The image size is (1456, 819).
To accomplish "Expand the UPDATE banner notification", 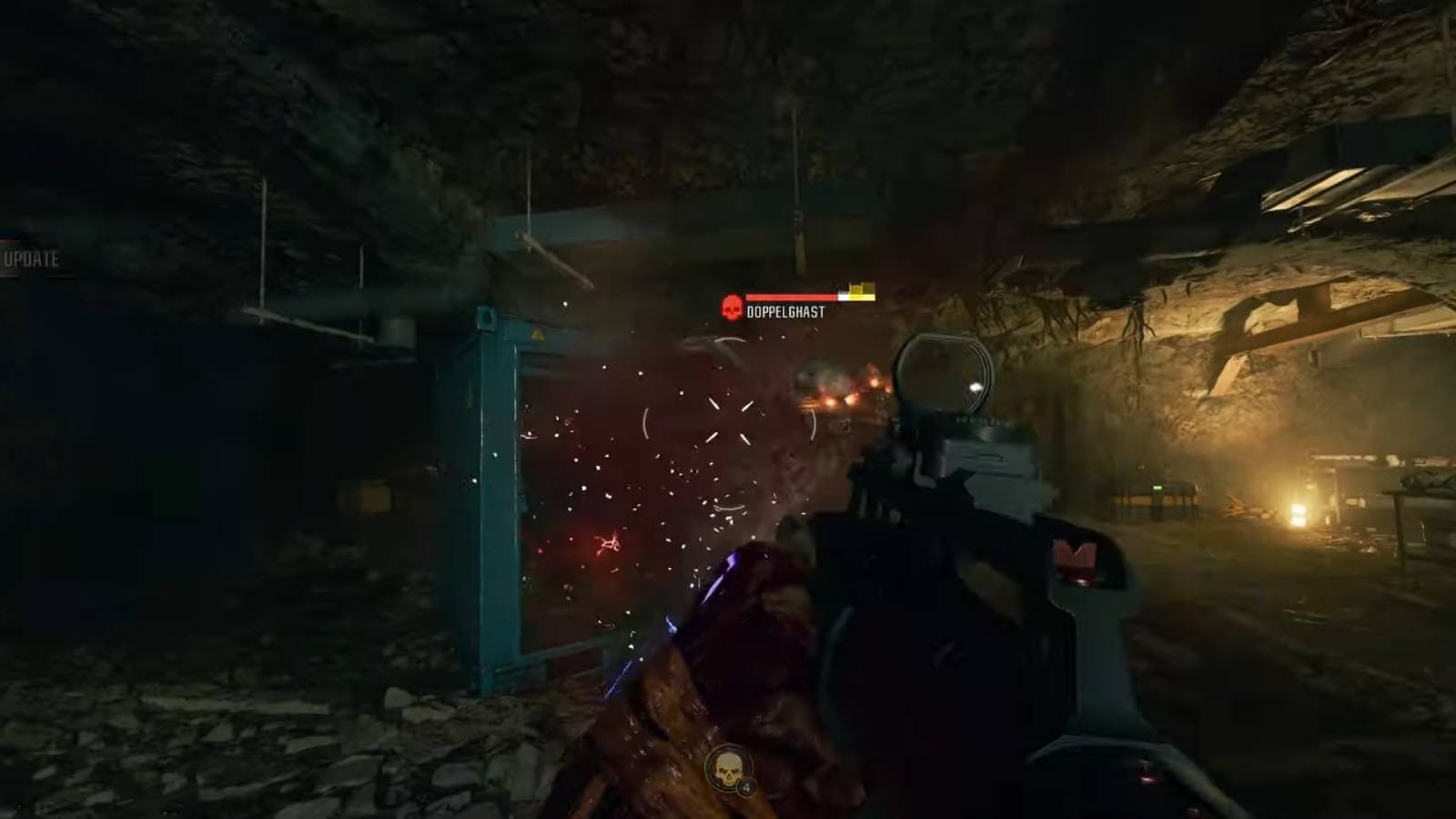I will pos(30,259).
